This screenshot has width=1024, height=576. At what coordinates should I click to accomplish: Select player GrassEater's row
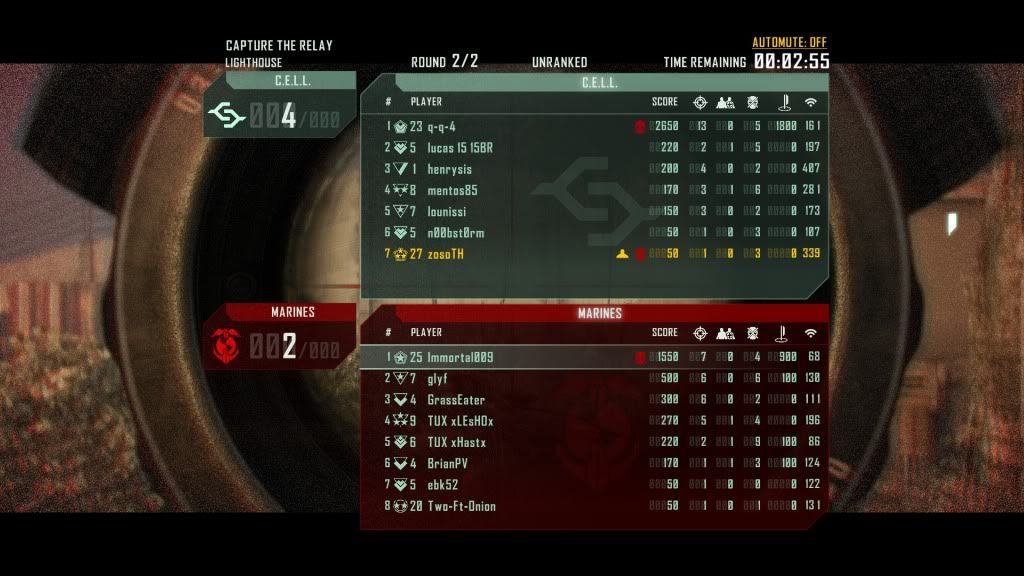[455, 400]
